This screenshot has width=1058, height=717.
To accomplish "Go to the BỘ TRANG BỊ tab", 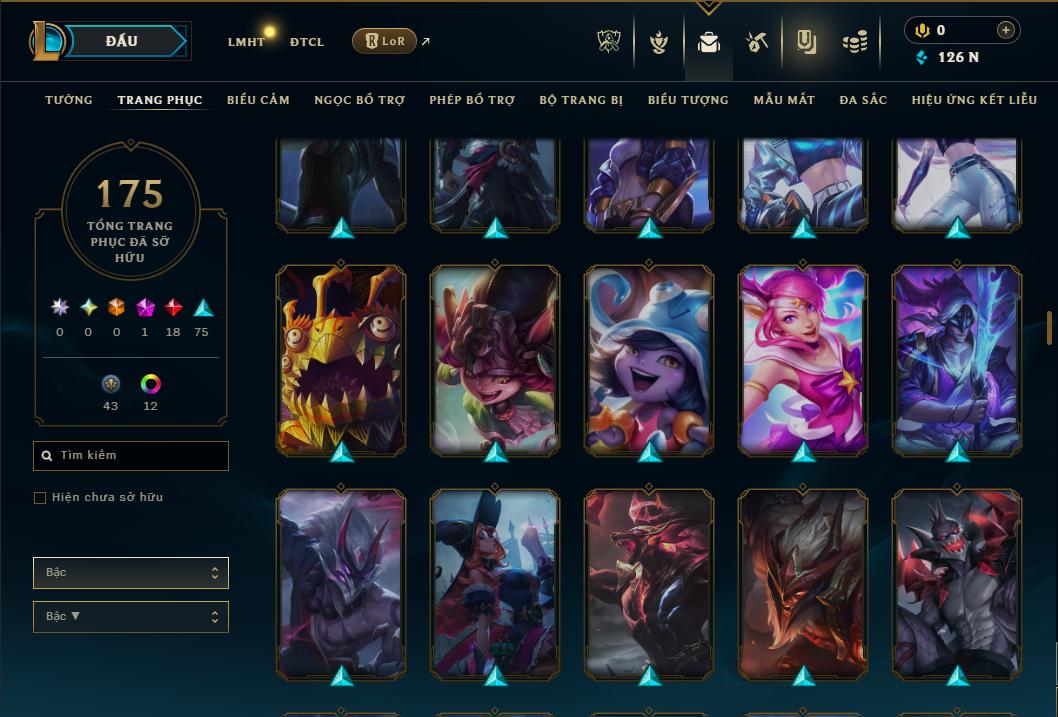I will (581, 100).
